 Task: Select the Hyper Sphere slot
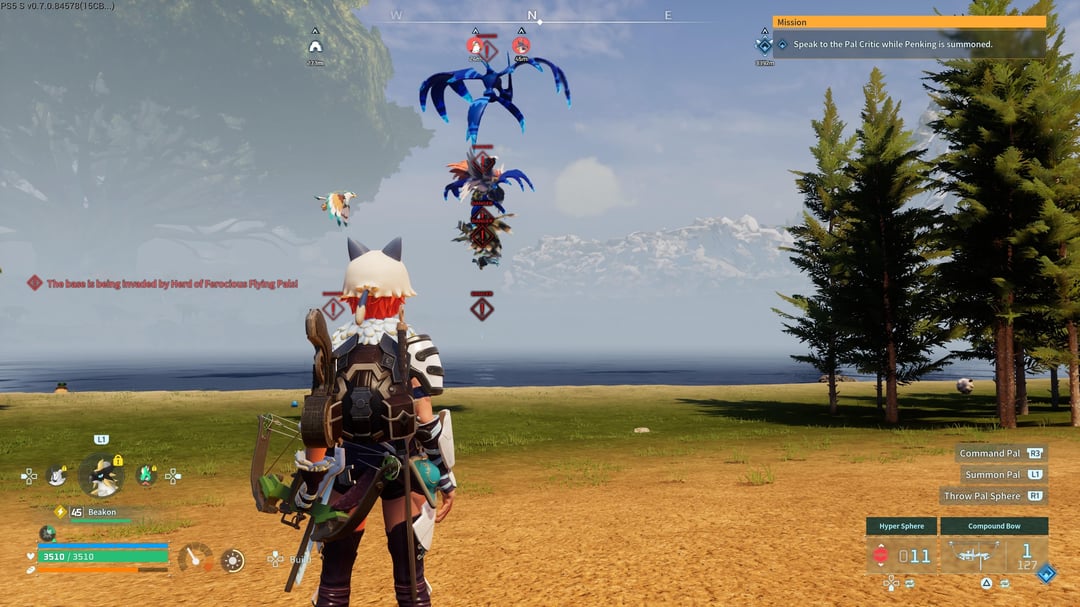(901, 554)
